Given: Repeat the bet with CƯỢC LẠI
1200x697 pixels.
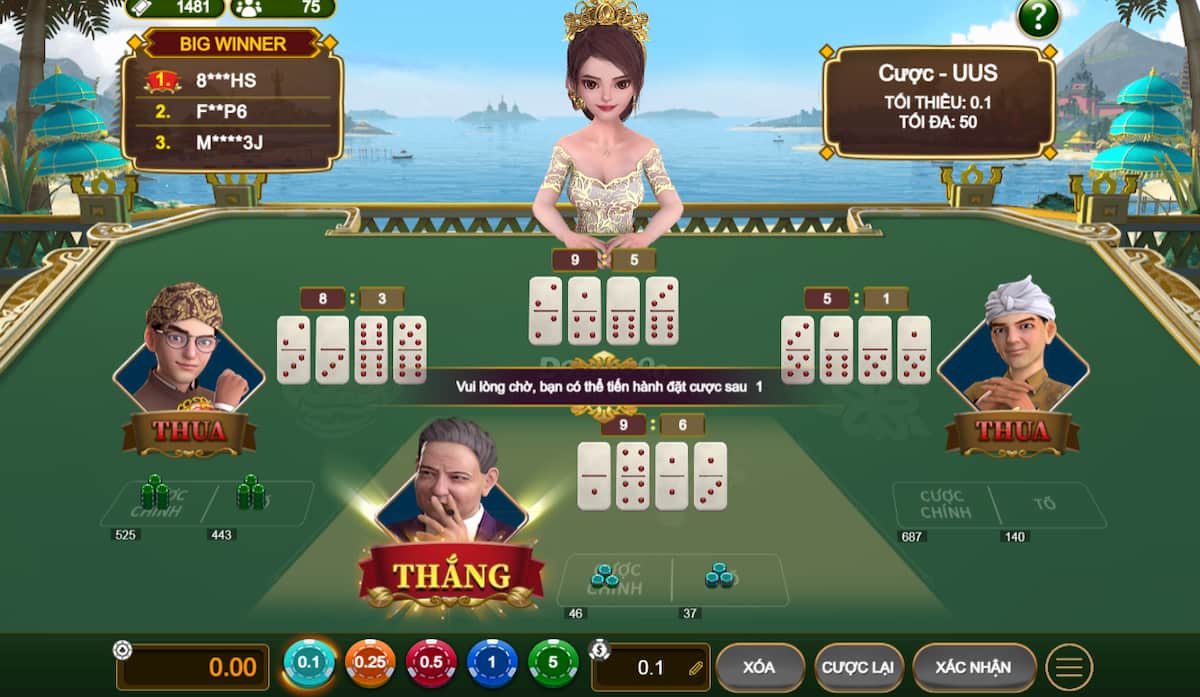Looking at the screenshot, I should click(859, 667).
